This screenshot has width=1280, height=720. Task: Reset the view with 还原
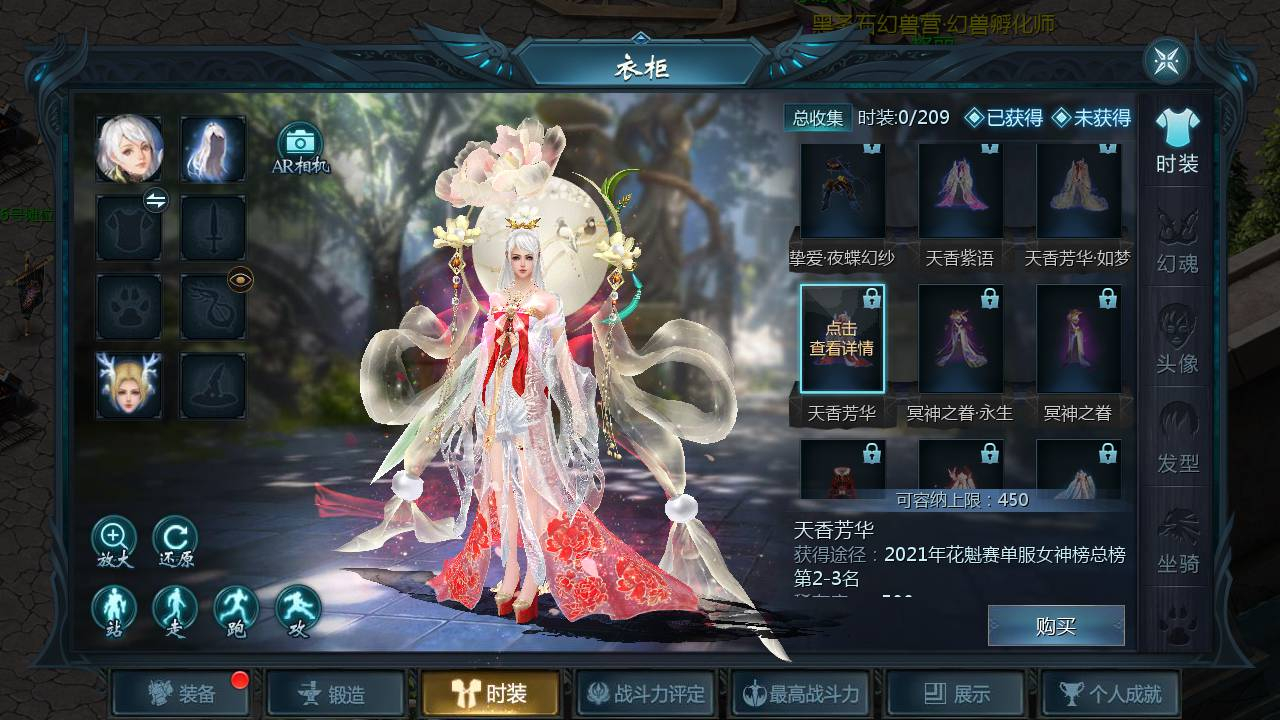coord(175,539)
